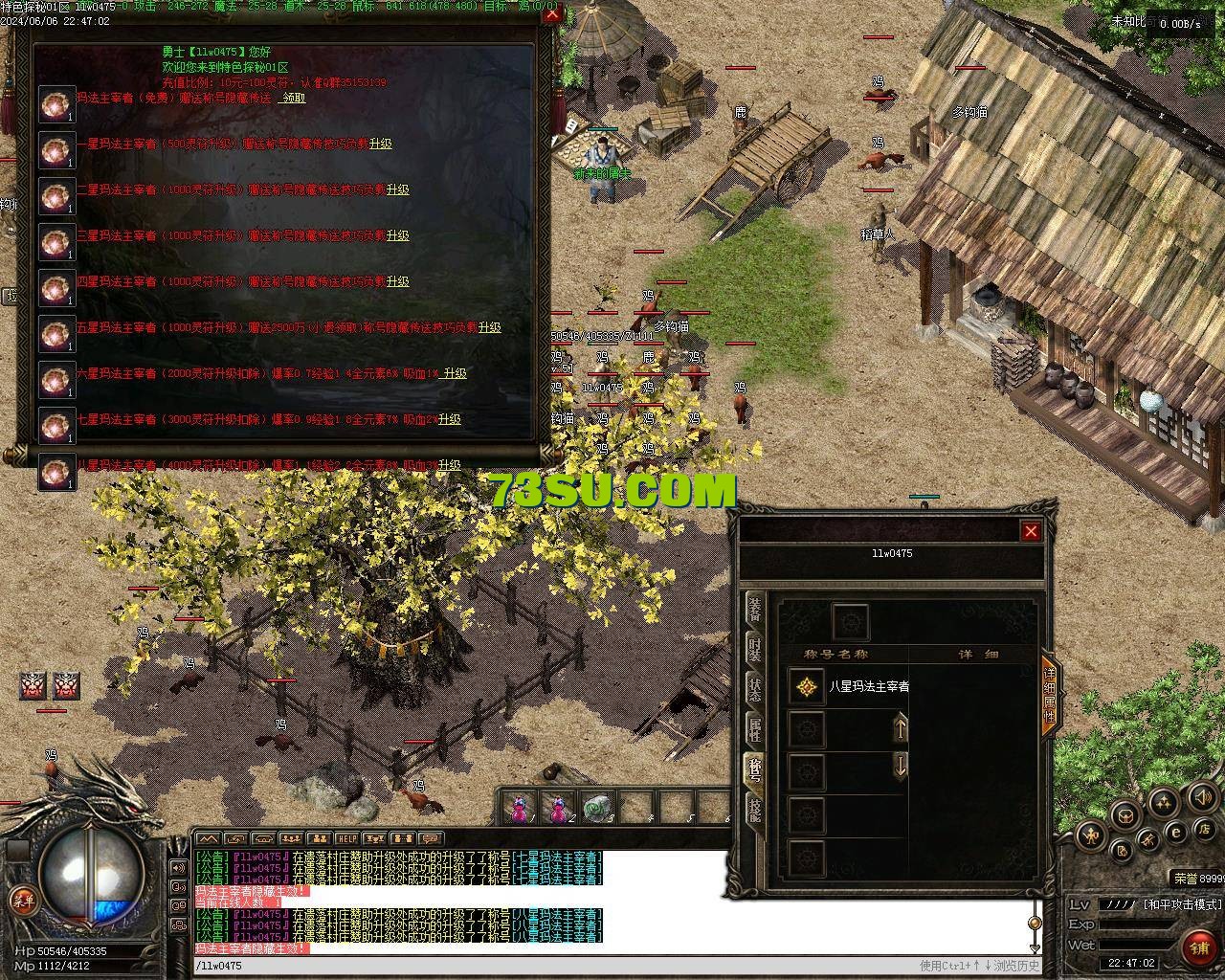1225x980 pixels.
Task: Close the character panel for 11w0475
Action: click(1031, 531)
